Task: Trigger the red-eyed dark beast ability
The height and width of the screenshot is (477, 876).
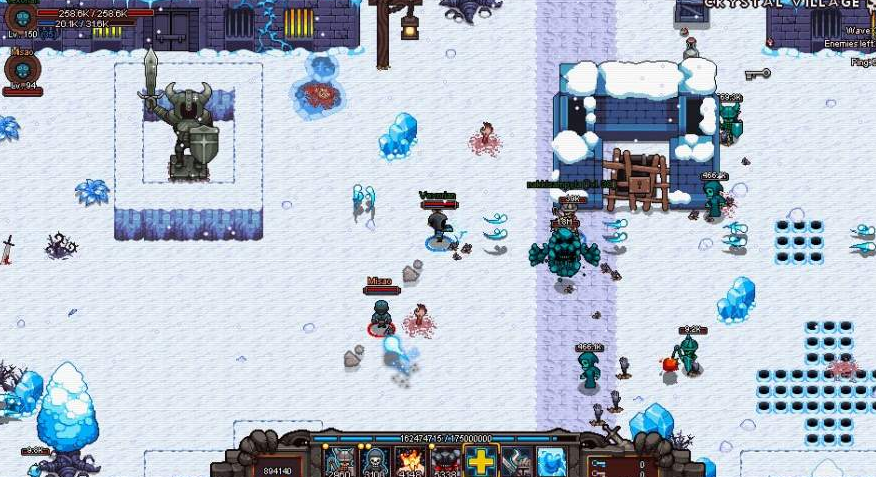Action: [x=445, y=462]
